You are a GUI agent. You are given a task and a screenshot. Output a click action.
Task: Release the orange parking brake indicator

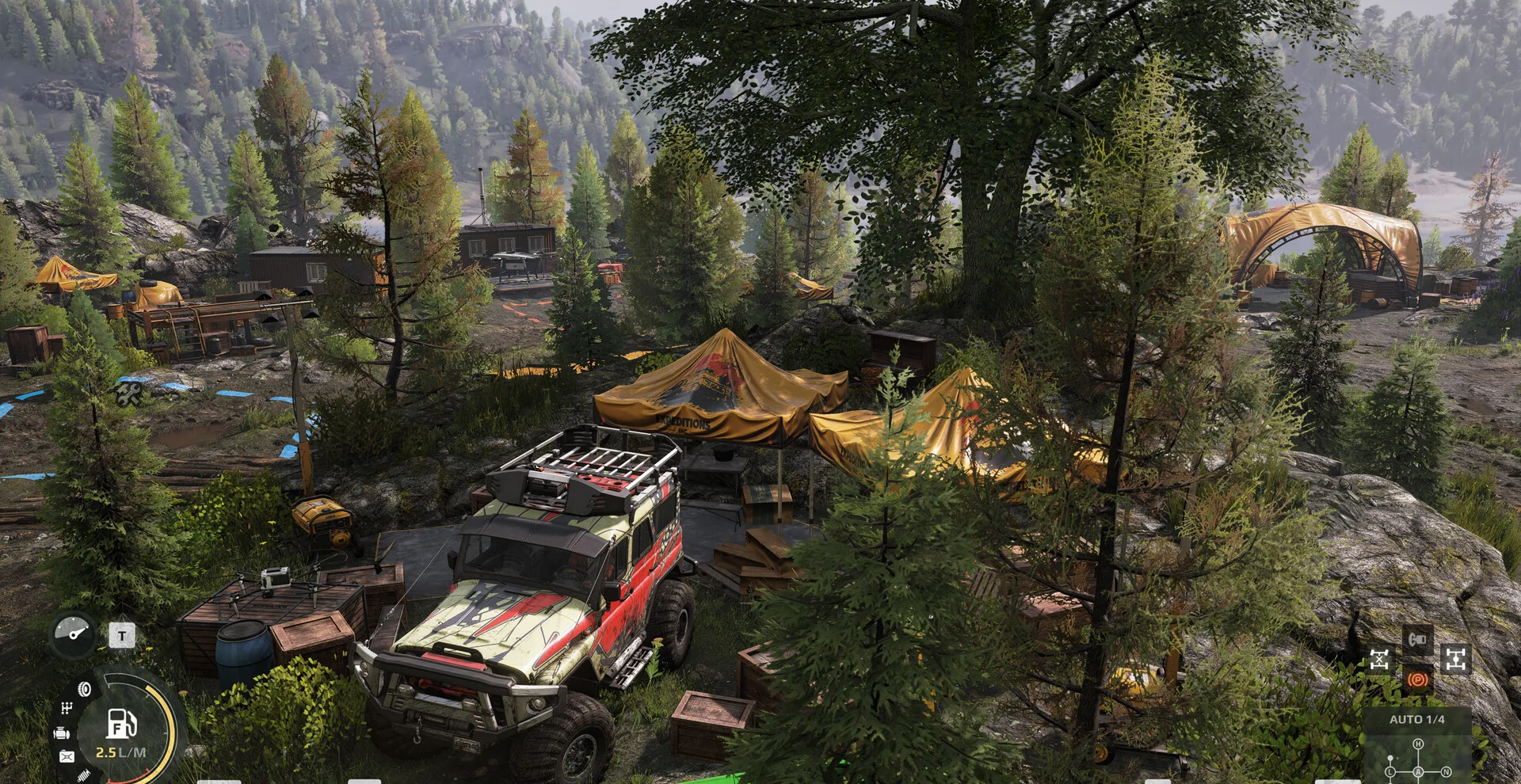(x=1417, y=679)
